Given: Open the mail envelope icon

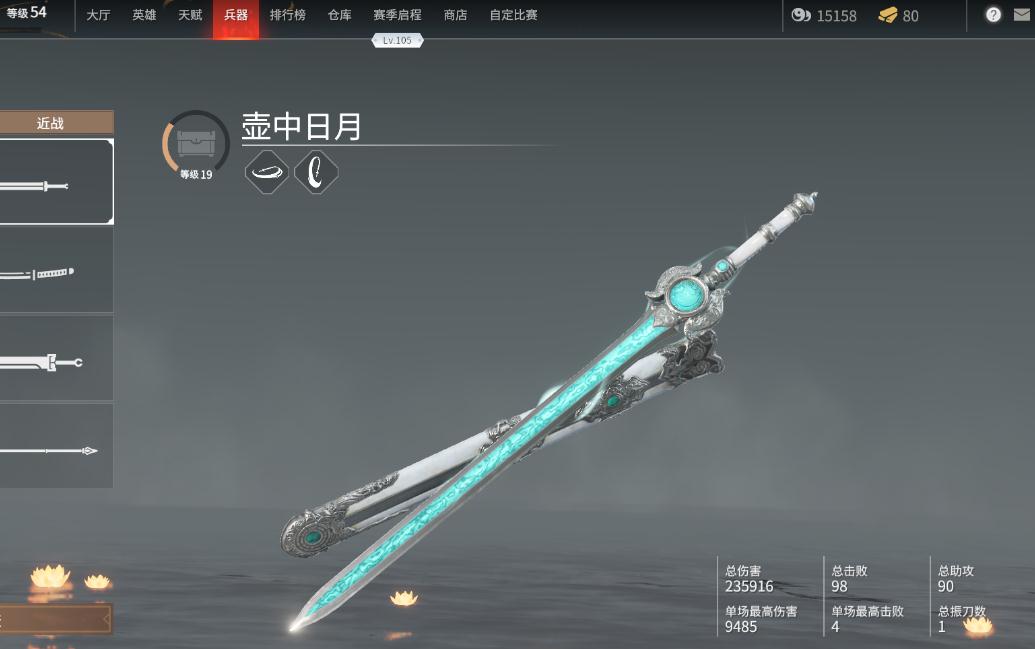Looking at the screenshot, I should tap(1021, 15).
